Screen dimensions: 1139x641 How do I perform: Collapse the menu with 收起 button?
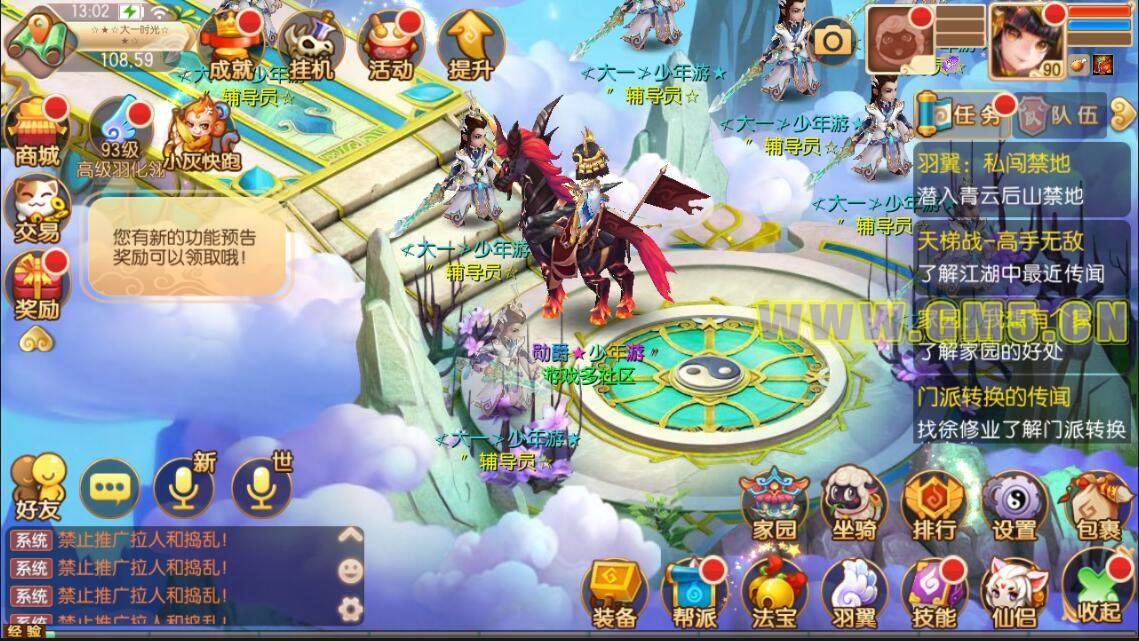[x=1097, y=592]
